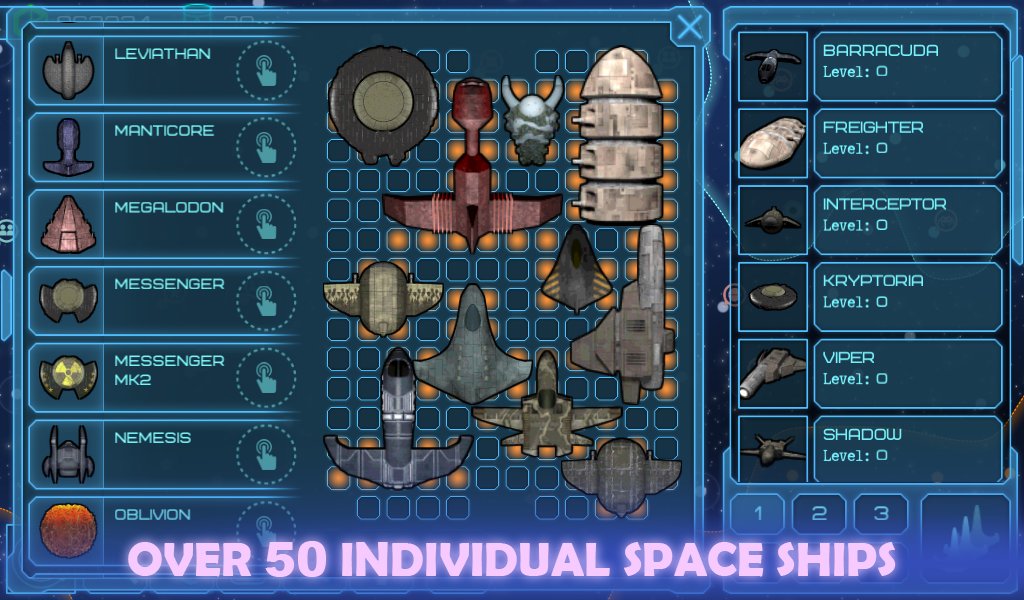Select the Shadow ship entry
The height and width of the screenshot is (600, 1024).
pyautogui.click(x=907, y=448)
